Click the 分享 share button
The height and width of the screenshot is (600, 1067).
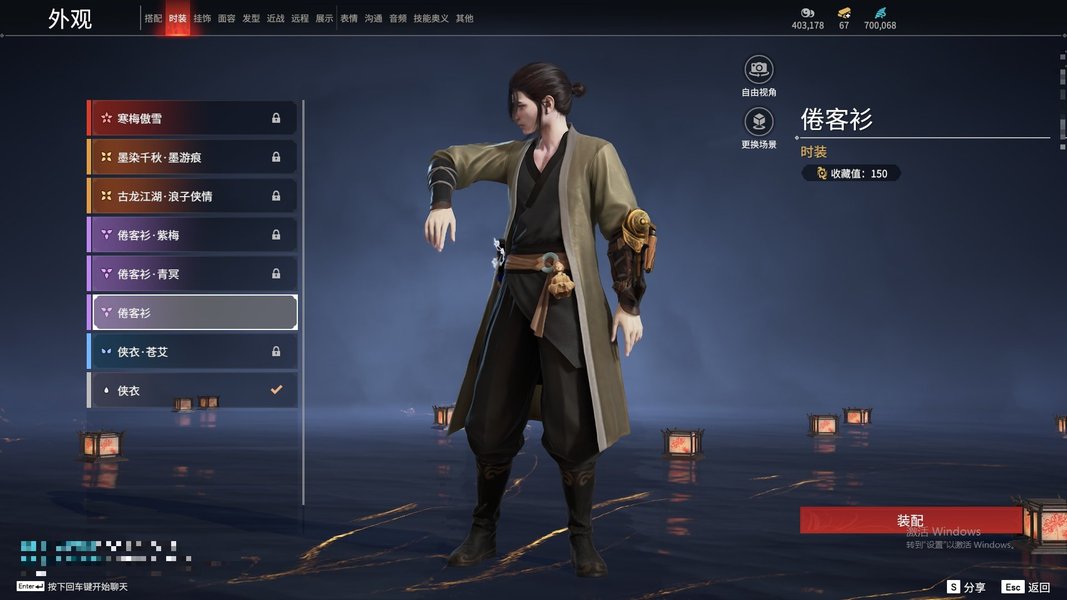pos(967,587)
